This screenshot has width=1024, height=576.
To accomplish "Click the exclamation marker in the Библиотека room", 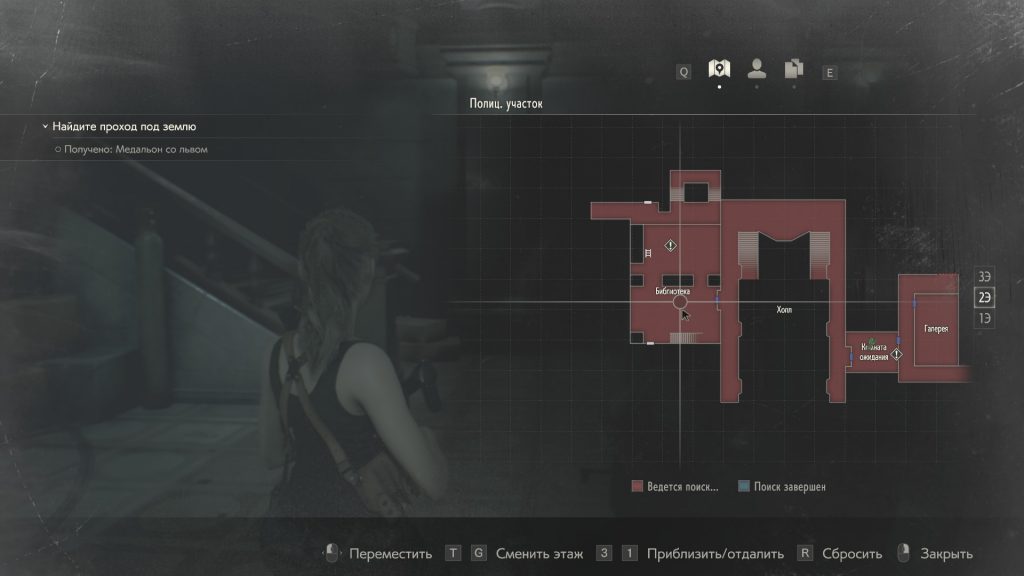I will 673,244.
